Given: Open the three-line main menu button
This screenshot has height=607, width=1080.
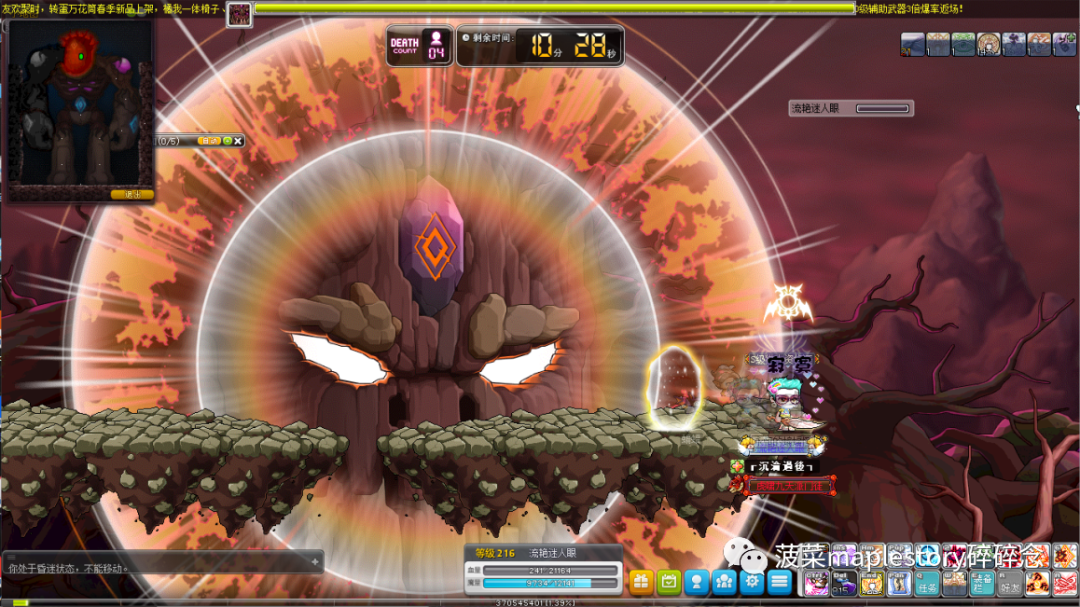Looking at the screenshot, I should pos(780,581).
